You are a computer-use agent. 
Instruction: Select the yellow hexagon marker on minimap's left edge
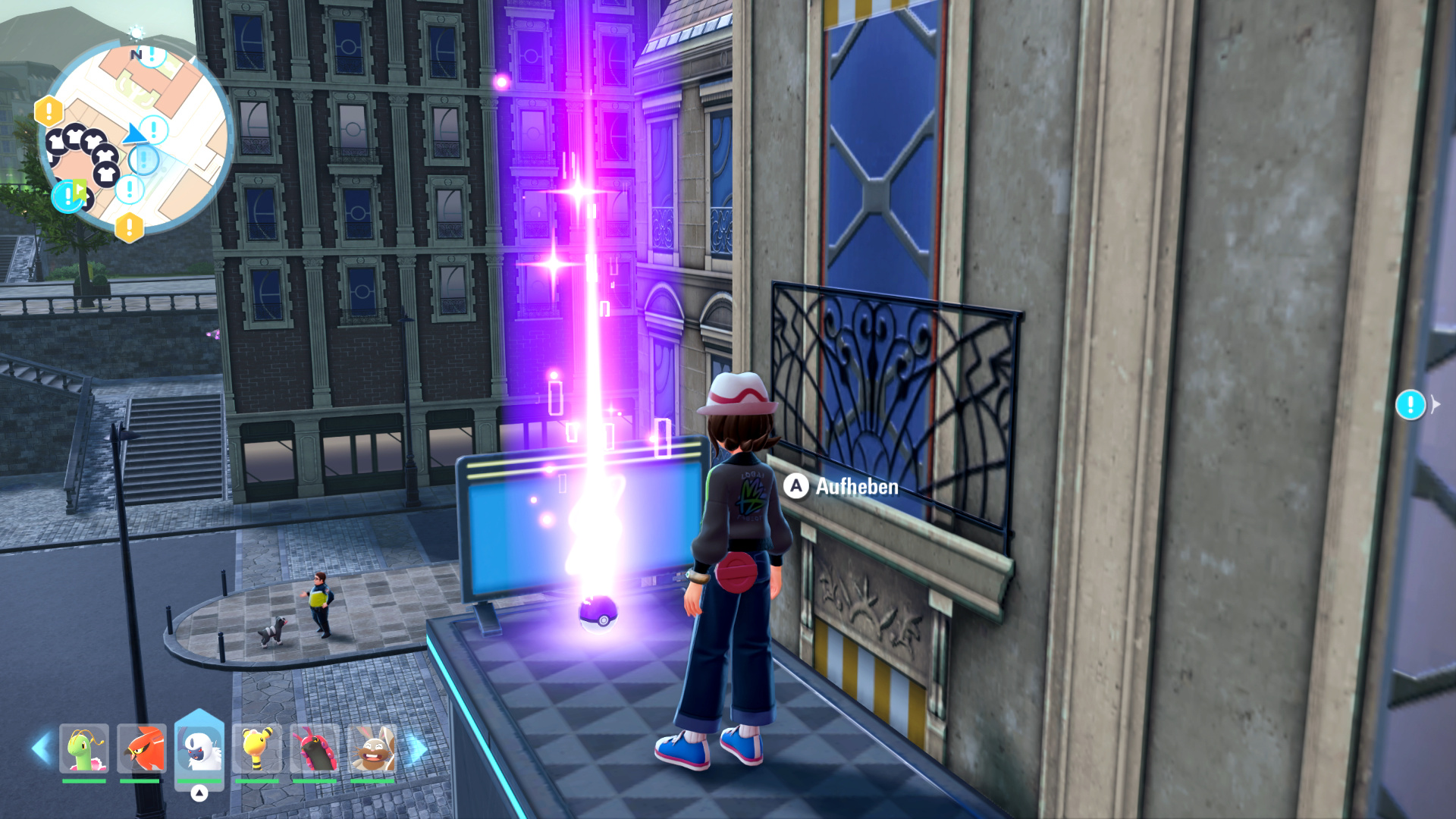(49, 111)
